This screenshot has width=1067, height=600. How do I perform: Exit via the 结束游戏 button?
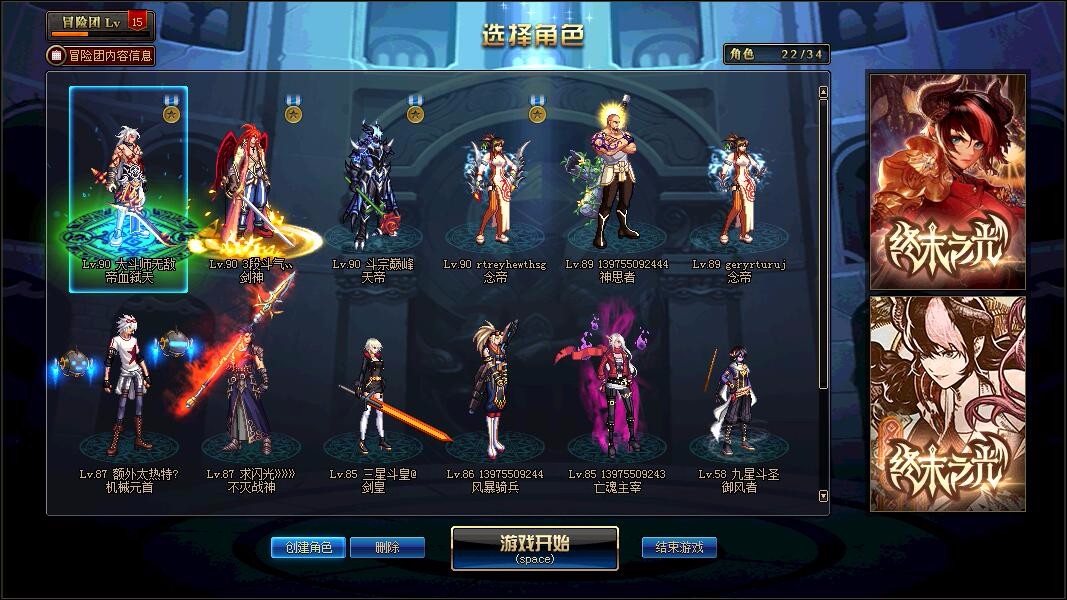pos(679,547)
